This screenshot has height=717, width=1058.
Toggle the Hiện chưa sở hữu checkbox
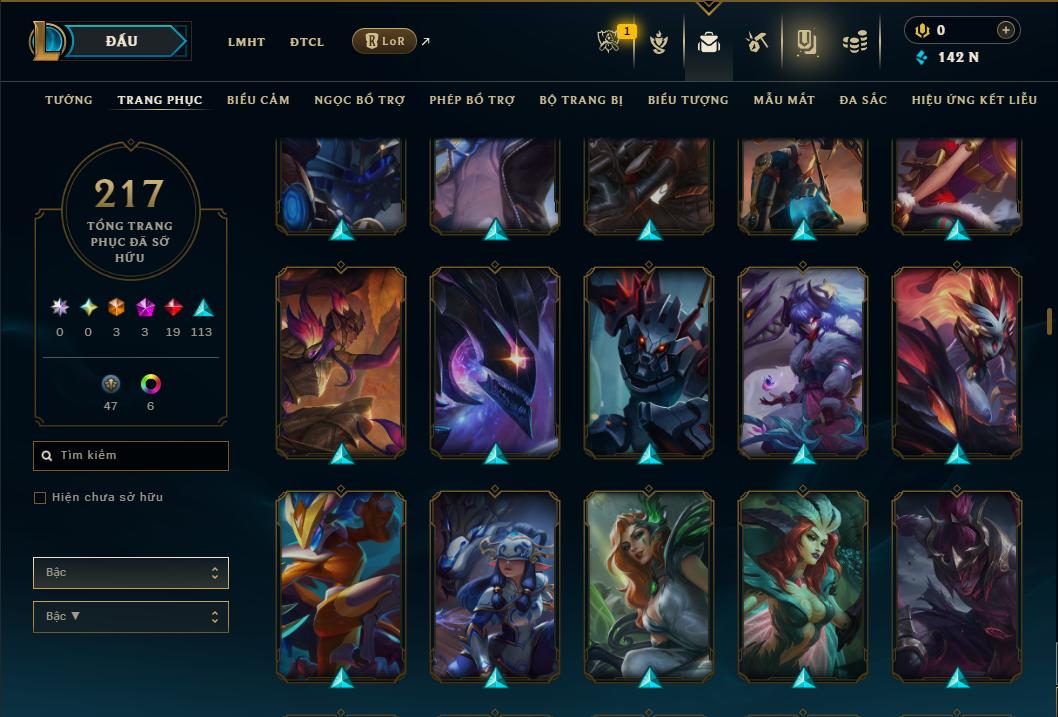pyautogui.click(x=40, y=498)
